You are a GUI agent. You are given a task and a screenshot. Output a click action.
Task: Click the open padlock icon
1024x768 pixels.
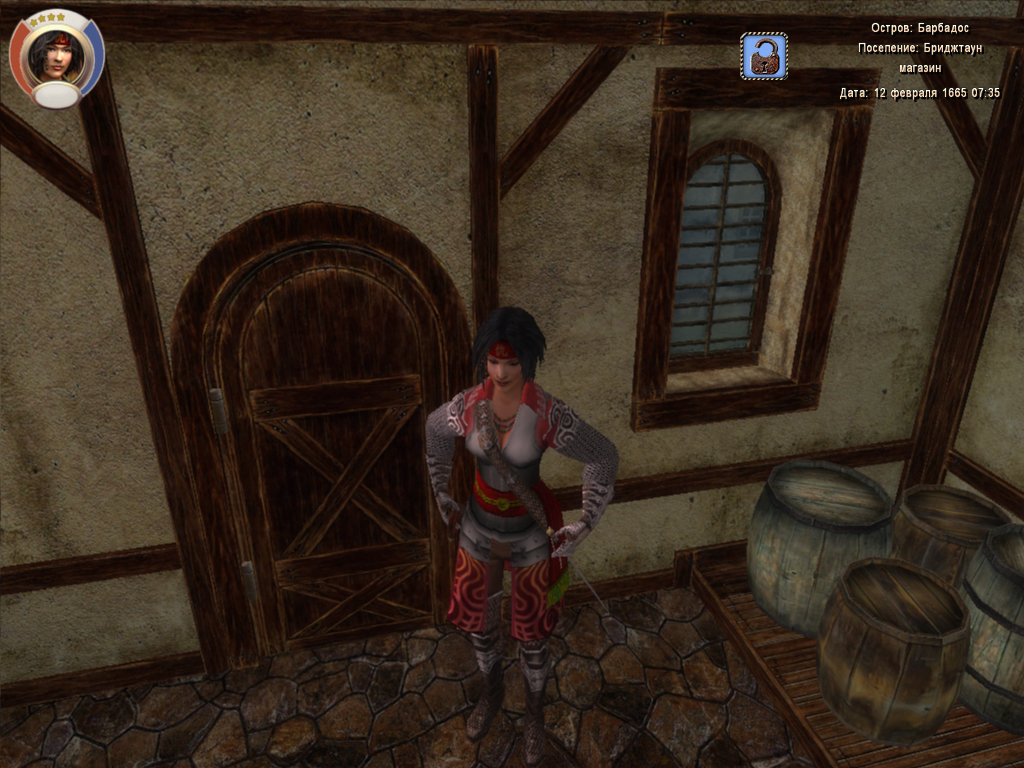pyautogui.click(x=764, y=56)
